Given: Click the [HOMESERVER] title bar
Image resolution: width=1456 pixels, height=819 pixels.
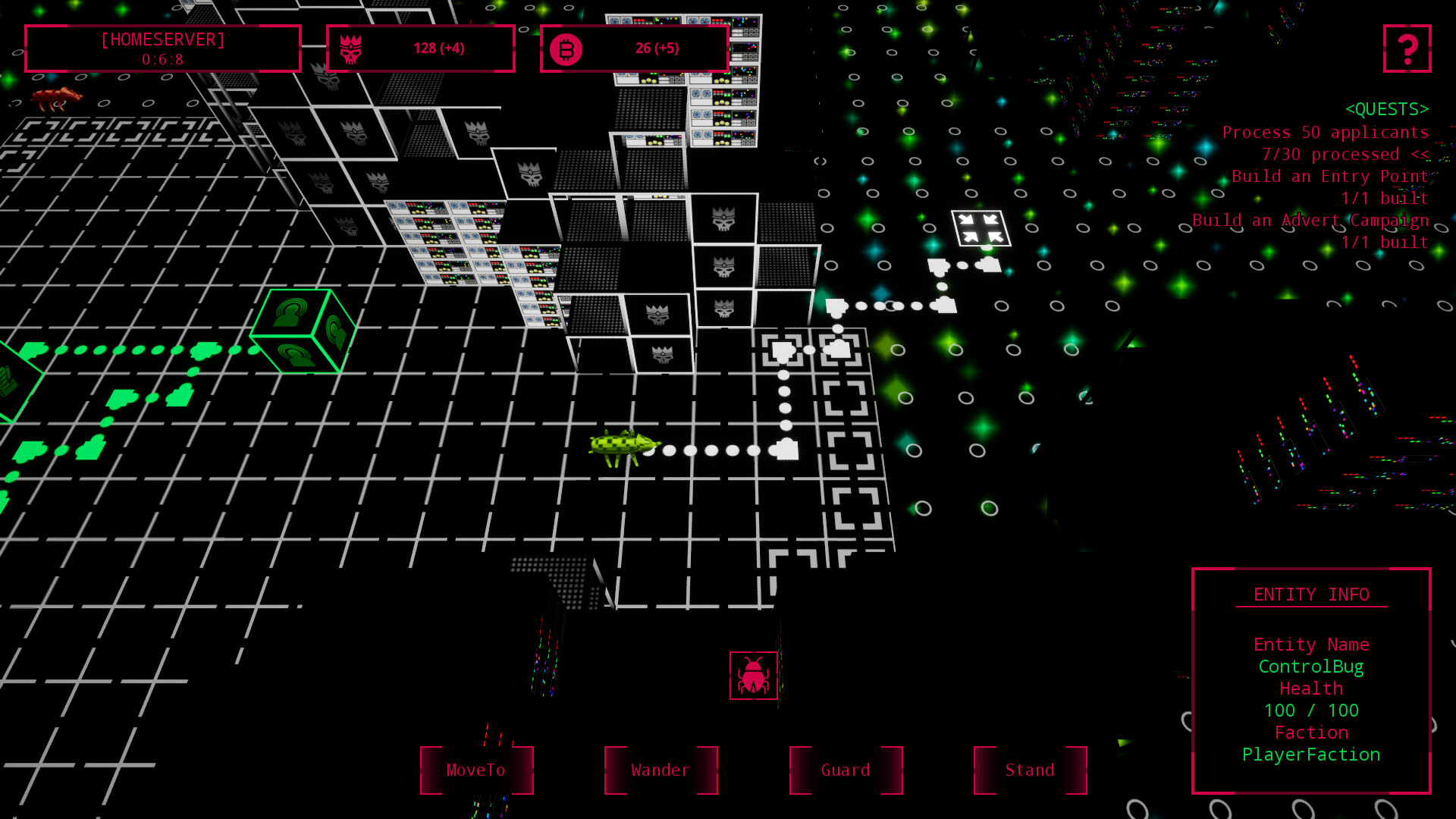Looking at the screenshot, I should (x=163, y=40).
